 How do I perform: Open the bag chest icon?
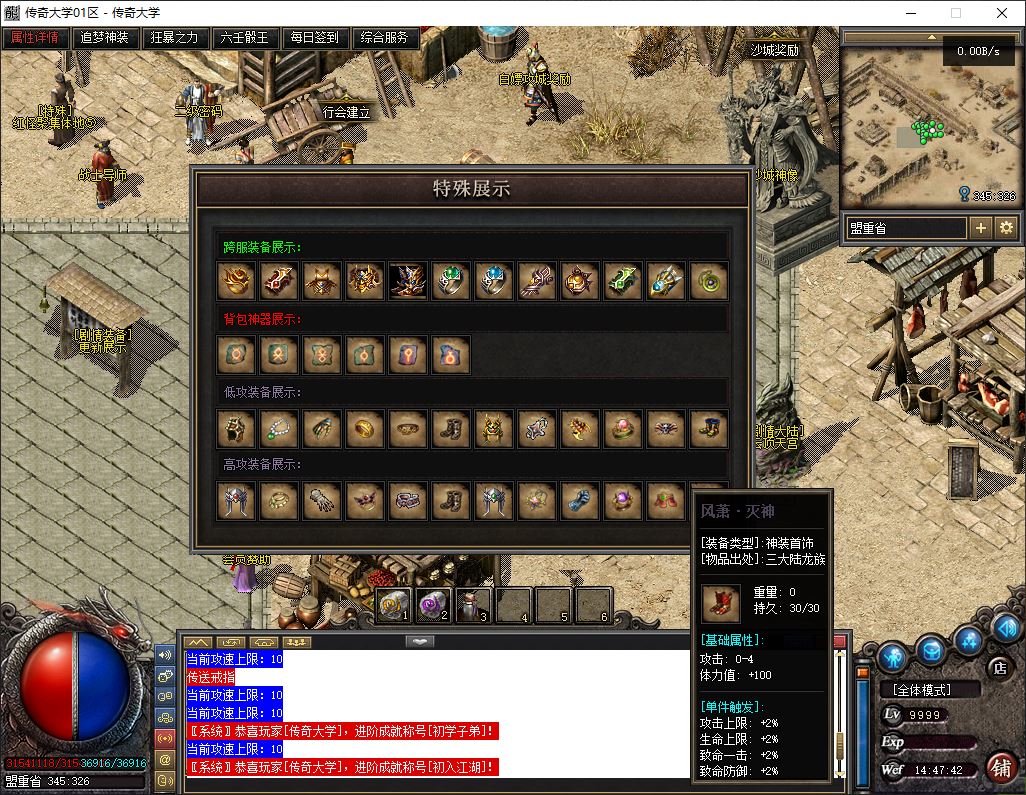(x=931, y=650)
